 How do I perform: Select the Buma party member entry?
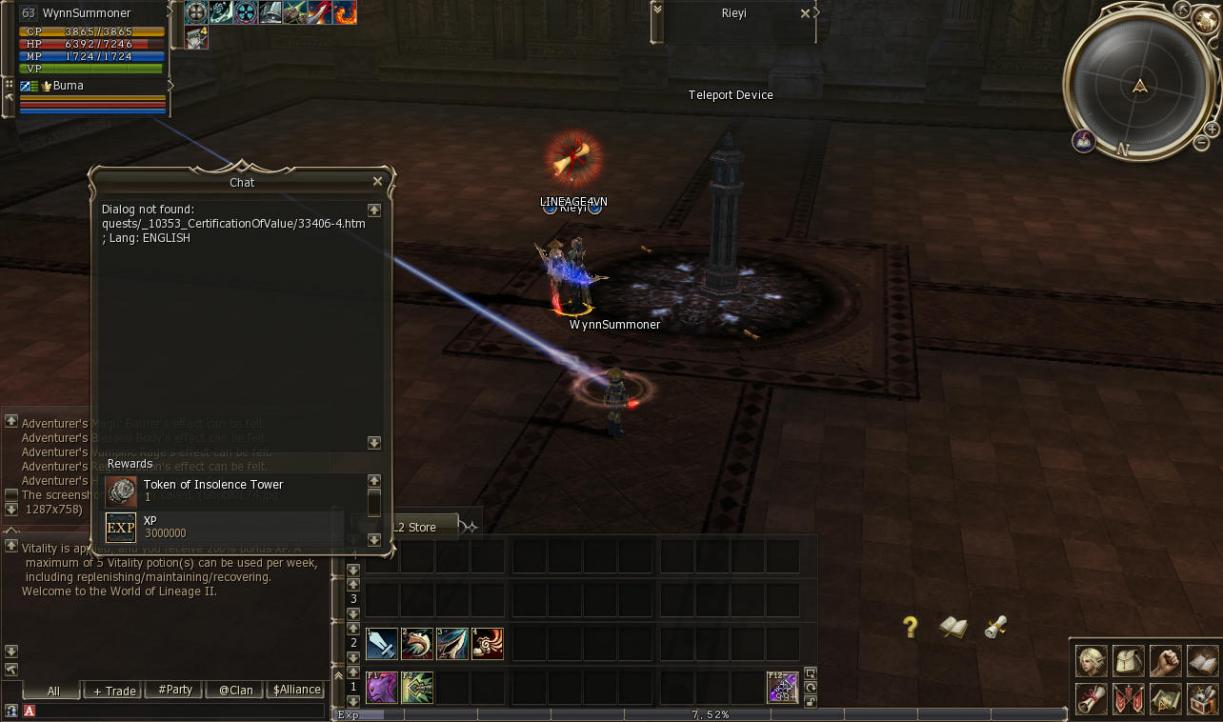(67, 86)
